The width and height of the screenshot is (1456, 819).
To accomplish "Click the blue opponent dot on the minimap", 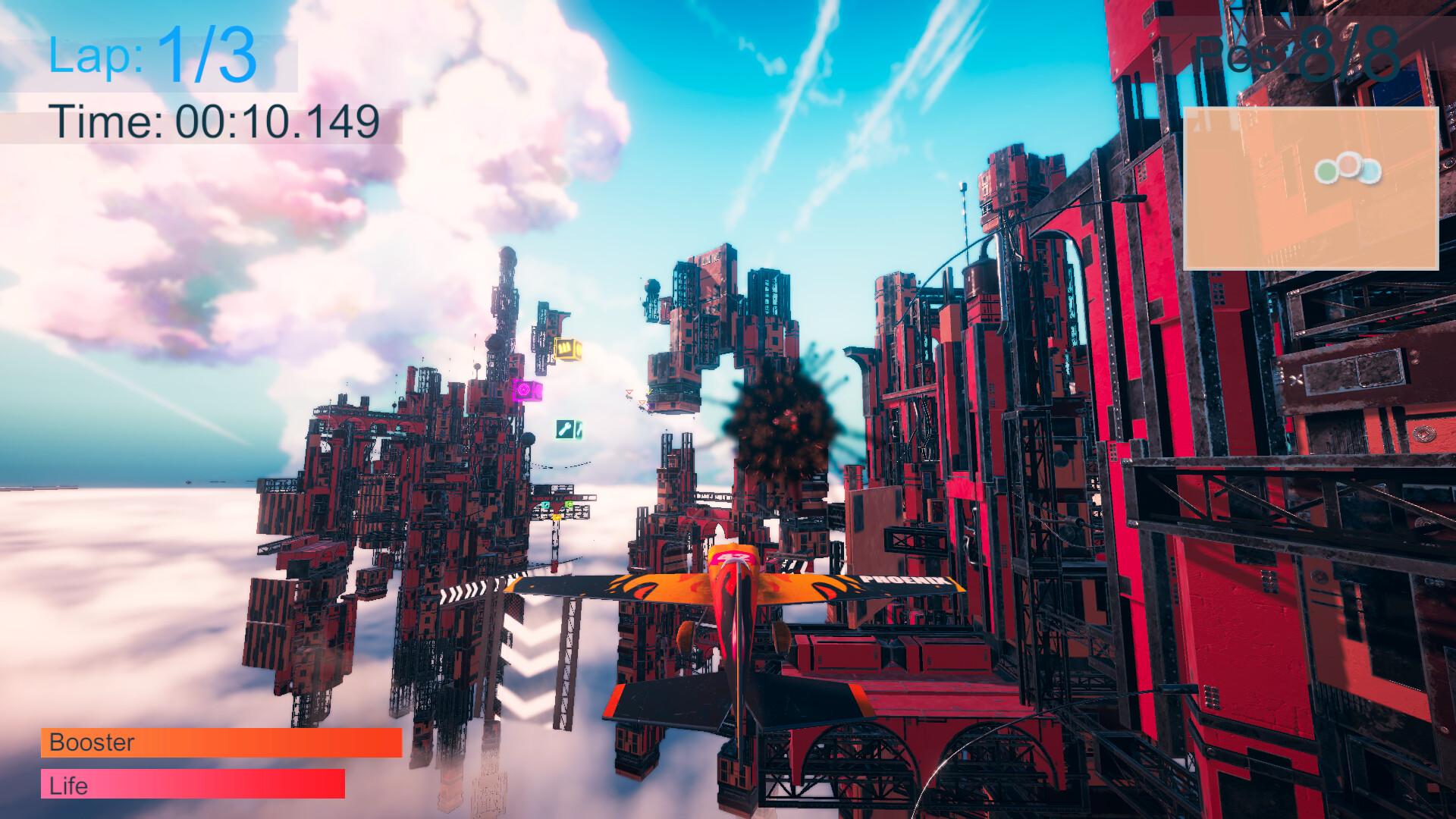I will click(x=1370, y=172).
